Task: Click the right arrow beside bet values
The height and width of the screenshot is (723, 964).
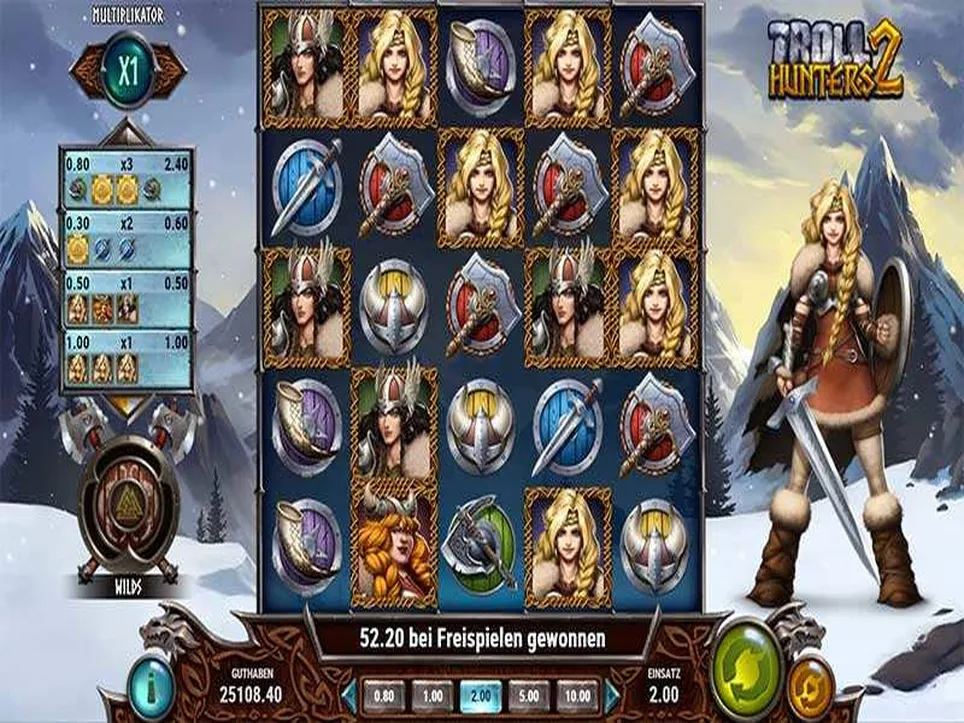Action: point(612,694)
